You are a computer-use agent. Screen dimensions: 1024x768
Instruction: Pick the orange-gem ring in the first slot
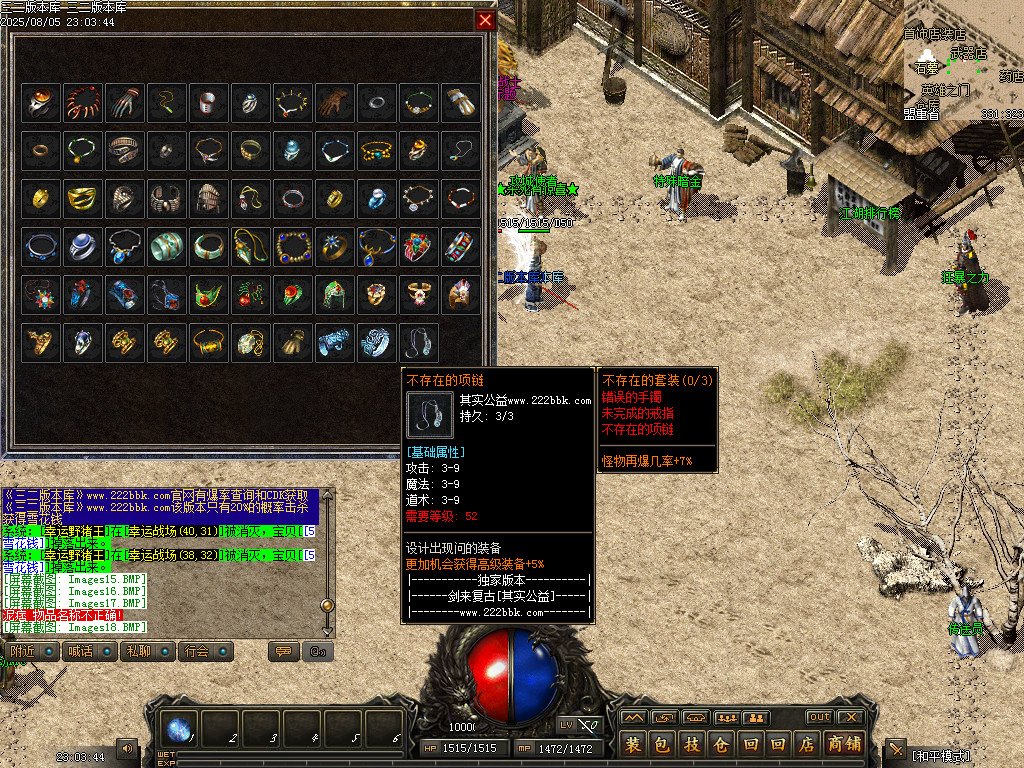(x=41, y=102)
